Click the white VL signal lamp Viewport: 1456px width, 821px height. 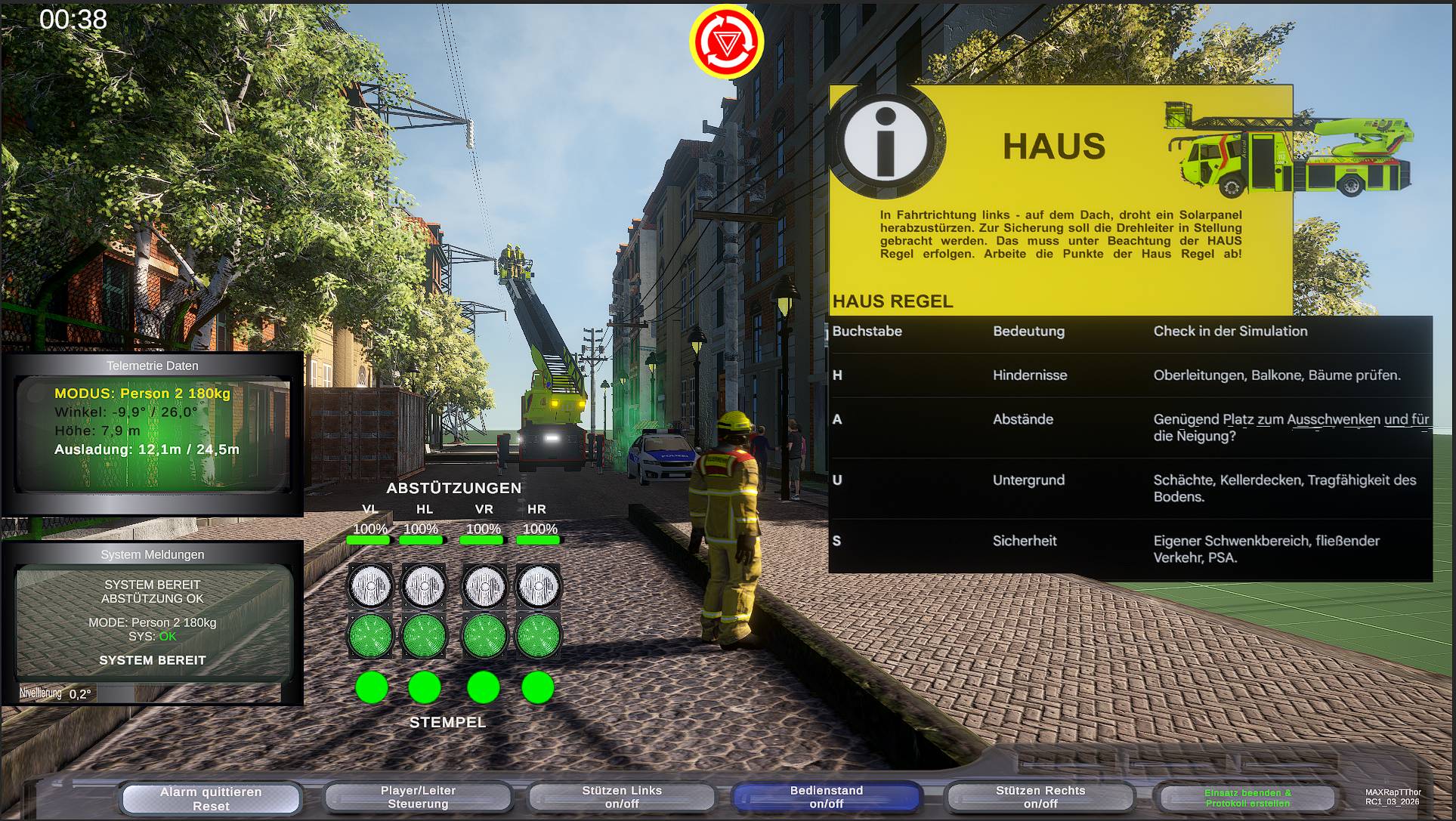[370, 587]
